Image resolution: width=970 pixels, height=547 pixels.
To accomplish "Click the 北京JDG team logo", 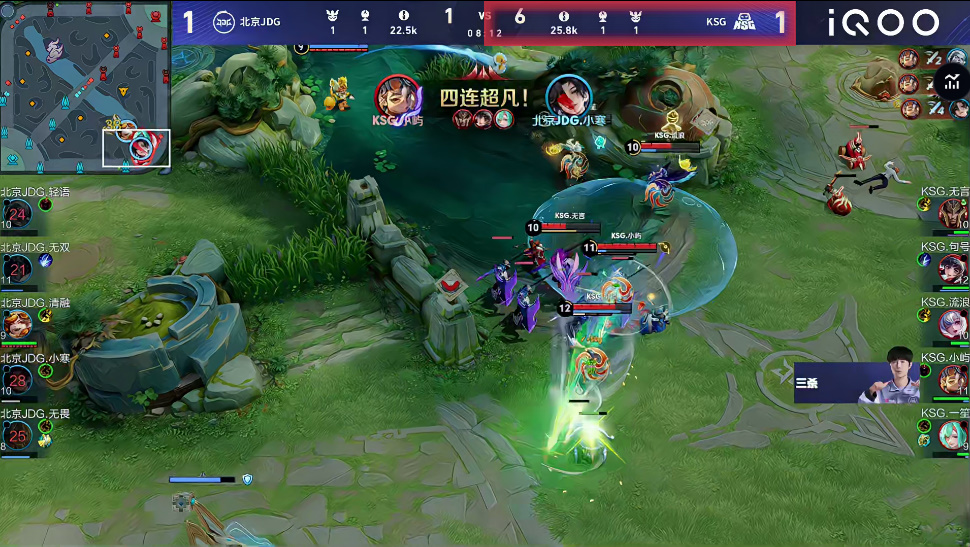I will tap(224, 21).
